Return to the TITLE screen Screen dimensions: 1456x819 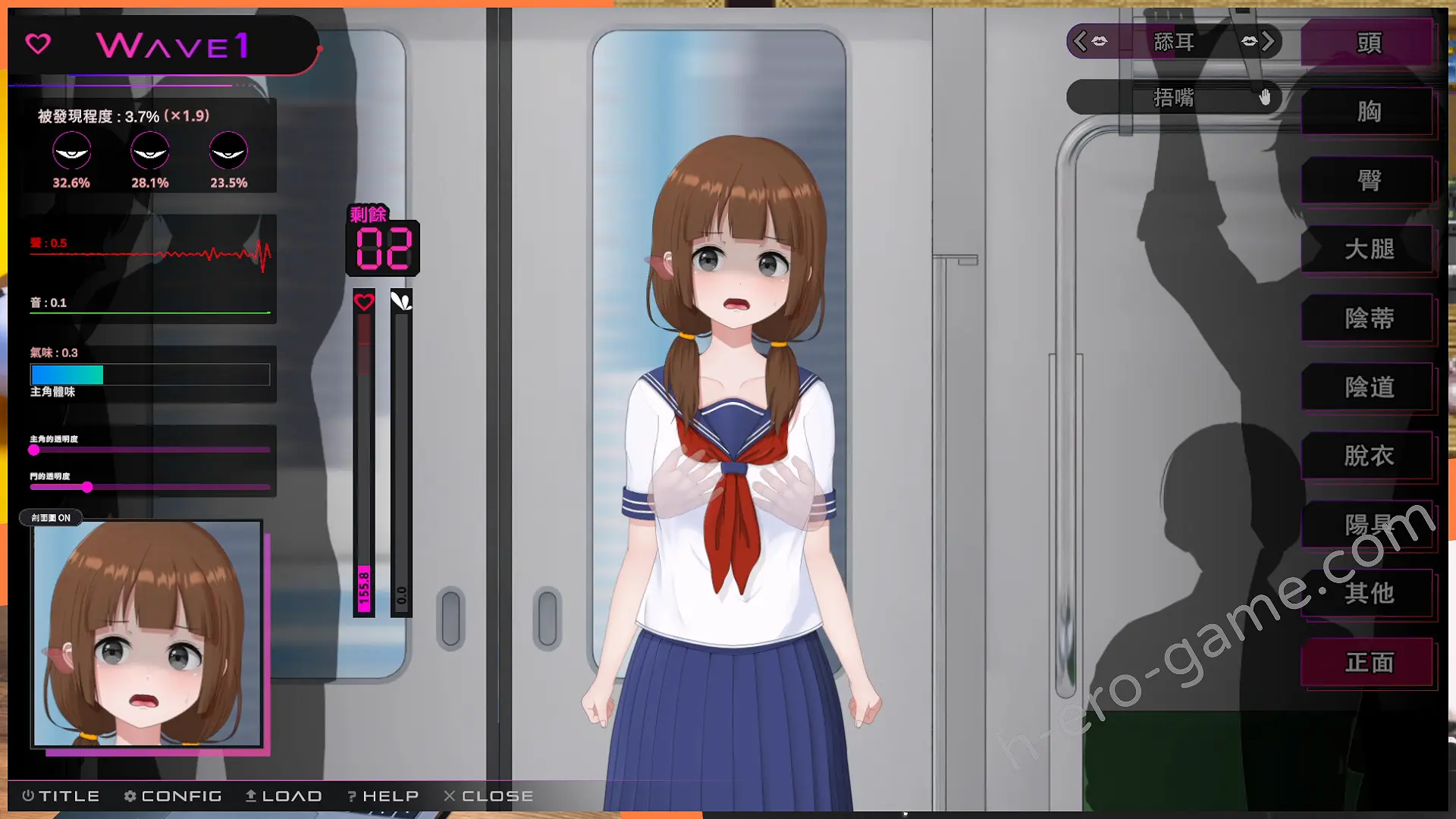point(61,795)
